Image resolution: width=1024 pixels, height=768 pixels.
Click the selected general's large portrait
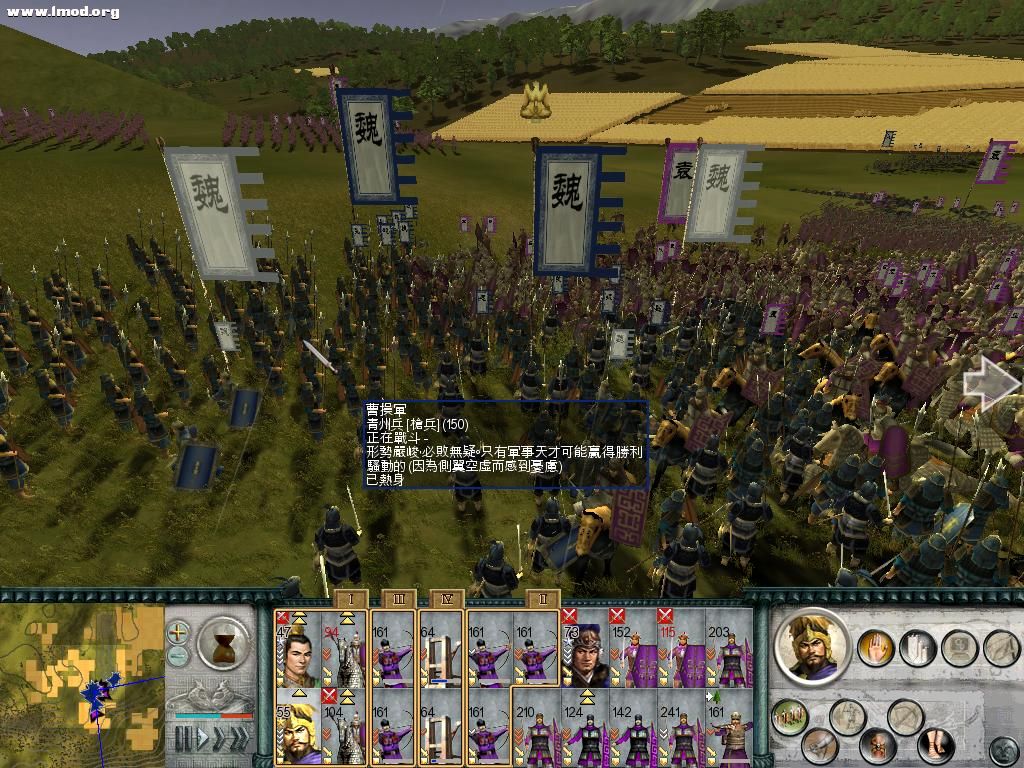[813, 645]
